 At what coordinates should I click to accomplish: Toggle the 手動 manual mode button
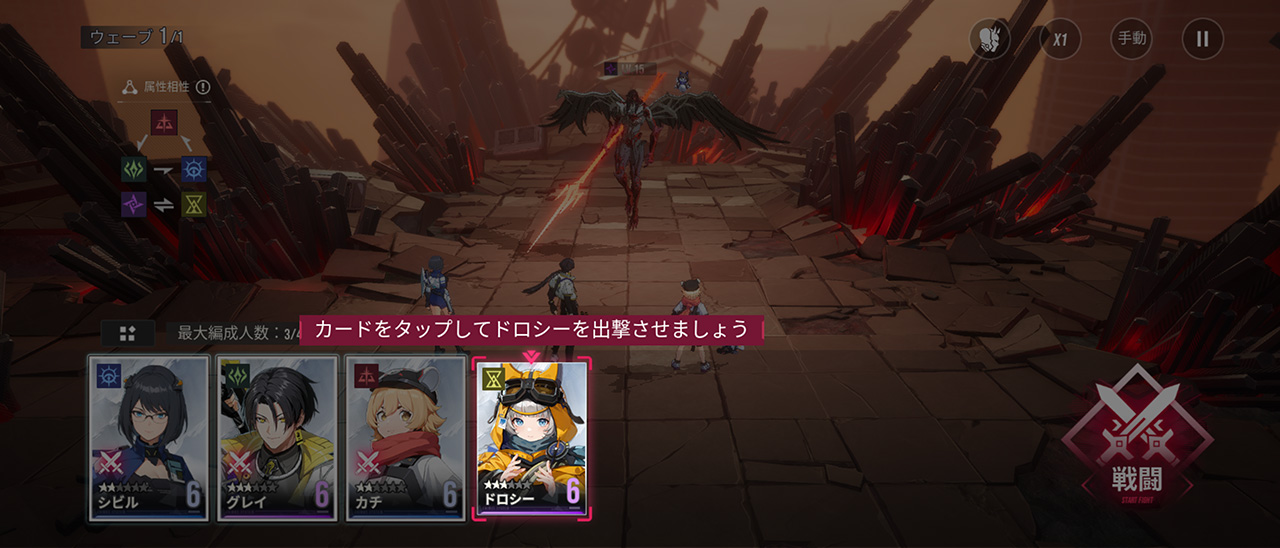coord(1131,39)
